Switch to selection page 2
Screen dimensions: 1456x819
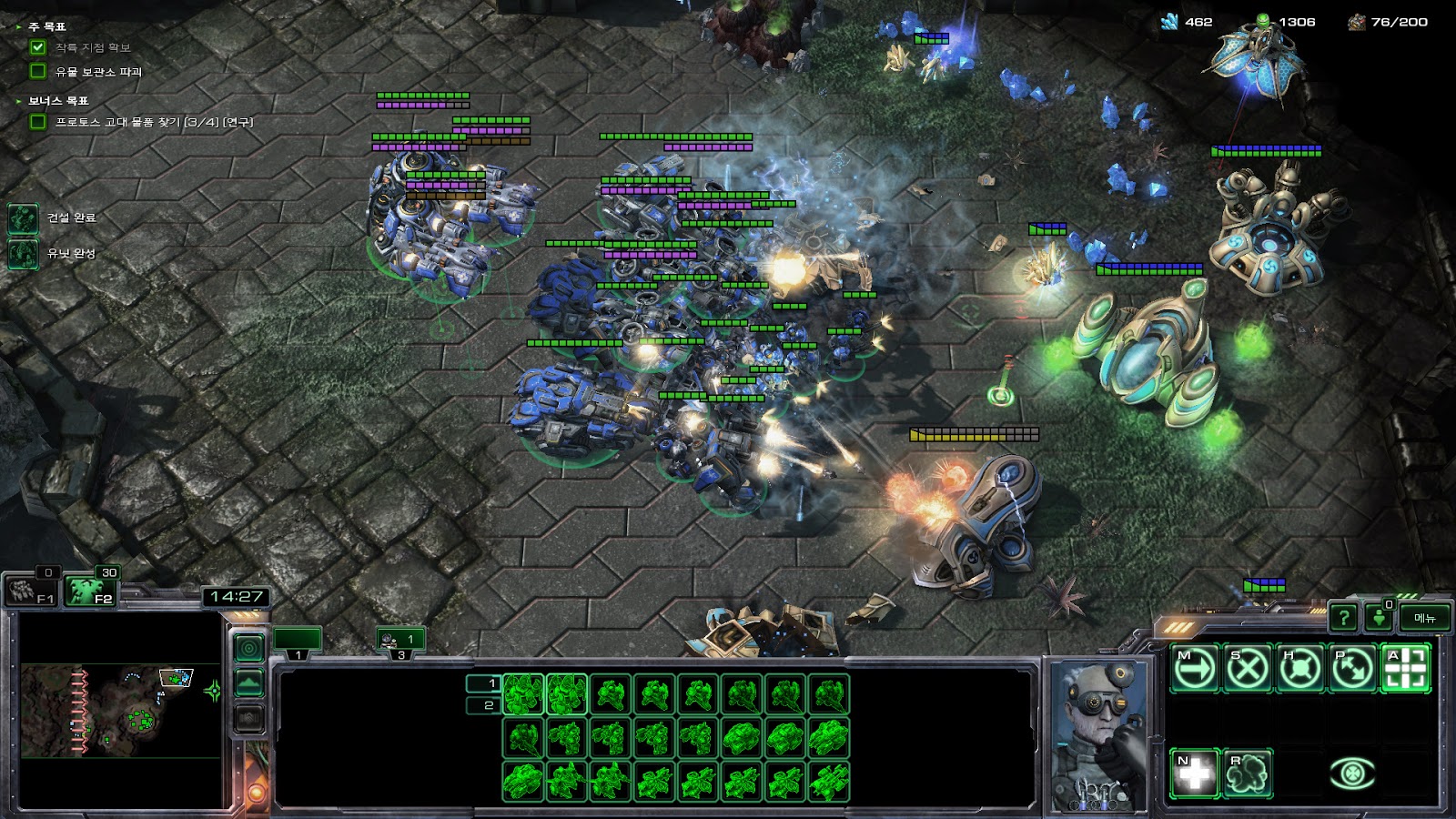483,705
